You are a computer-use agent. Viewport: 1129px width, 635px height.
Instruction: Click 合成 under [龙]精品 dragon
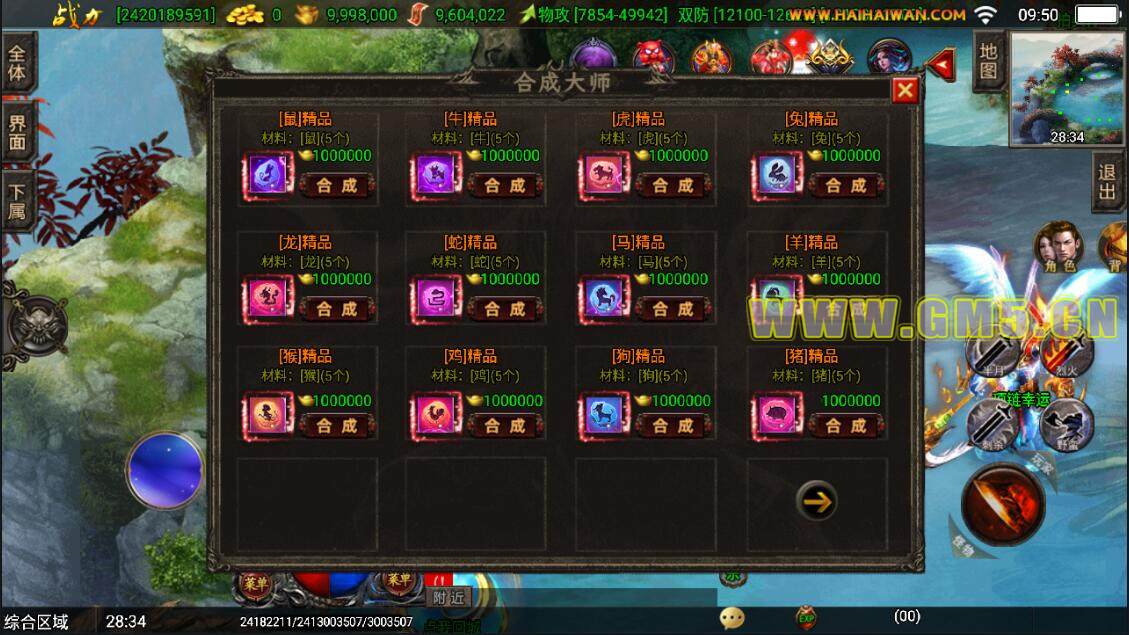point(337,310)
